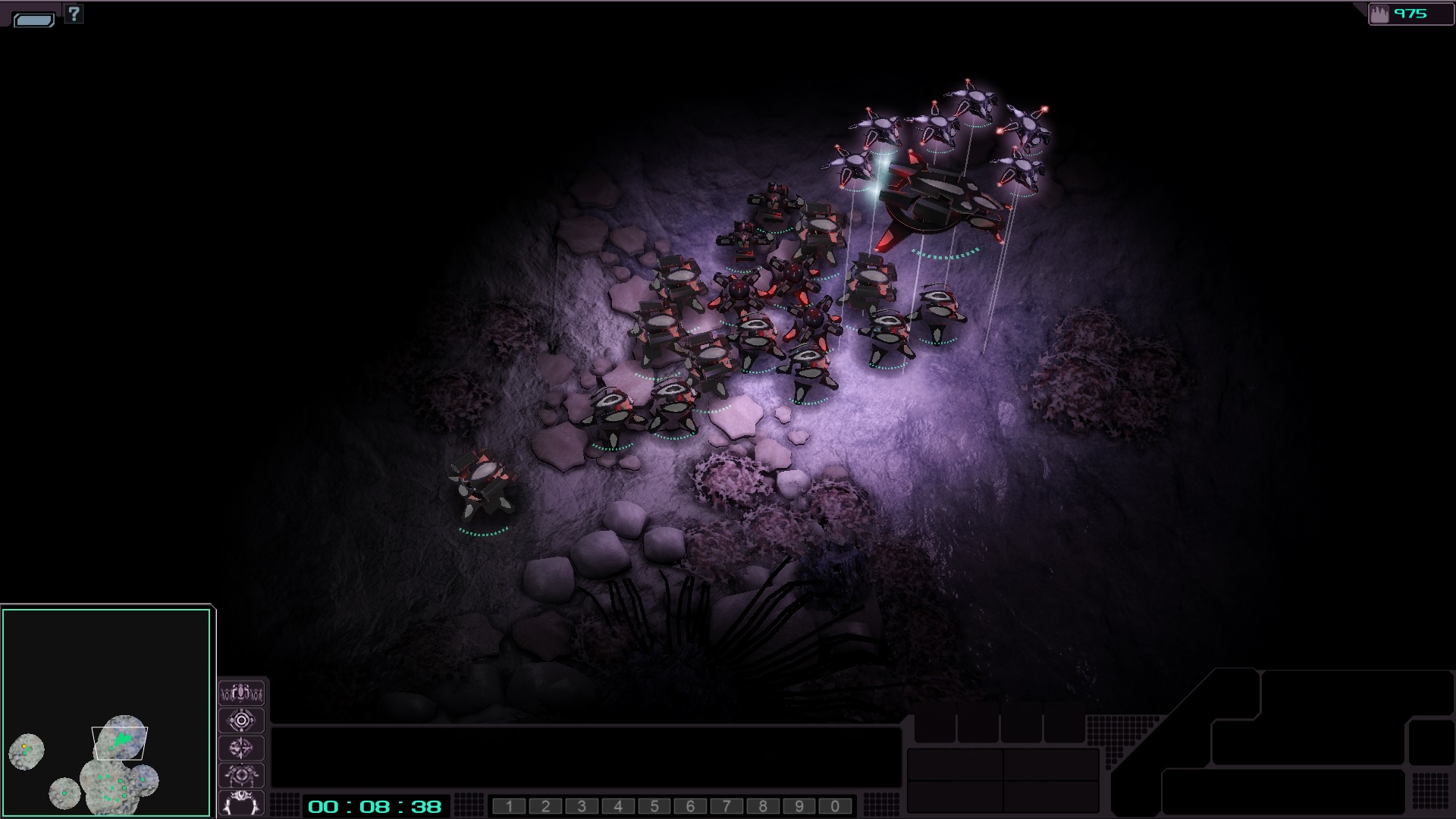The height and width of the screenshot is (819, 1456).
Task: Switch to control group 5
Action: click(x=654, y=806)
